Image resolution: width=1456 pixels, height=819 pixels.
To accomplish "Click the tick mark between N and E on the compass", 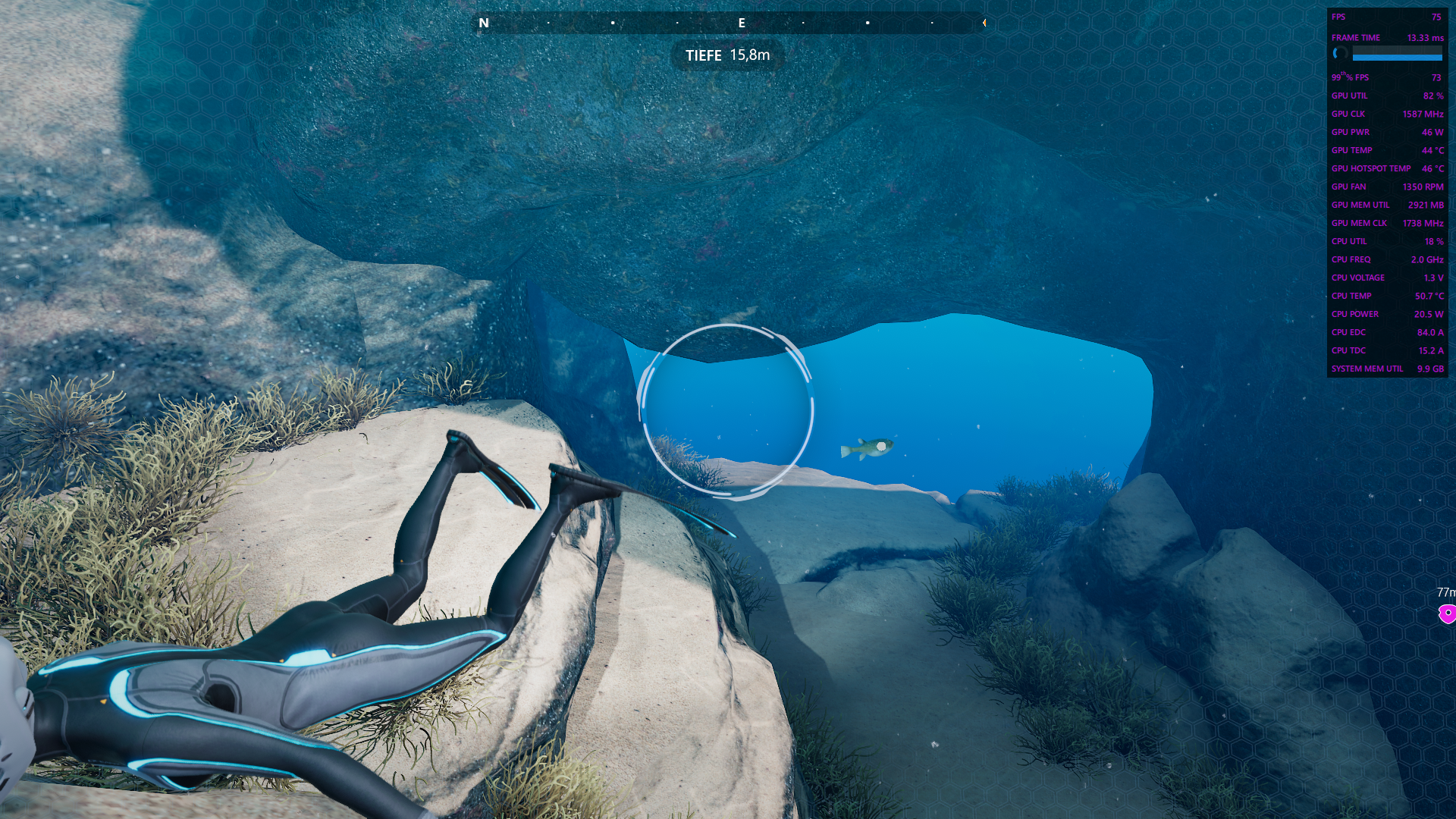I will tap(612, 24).
